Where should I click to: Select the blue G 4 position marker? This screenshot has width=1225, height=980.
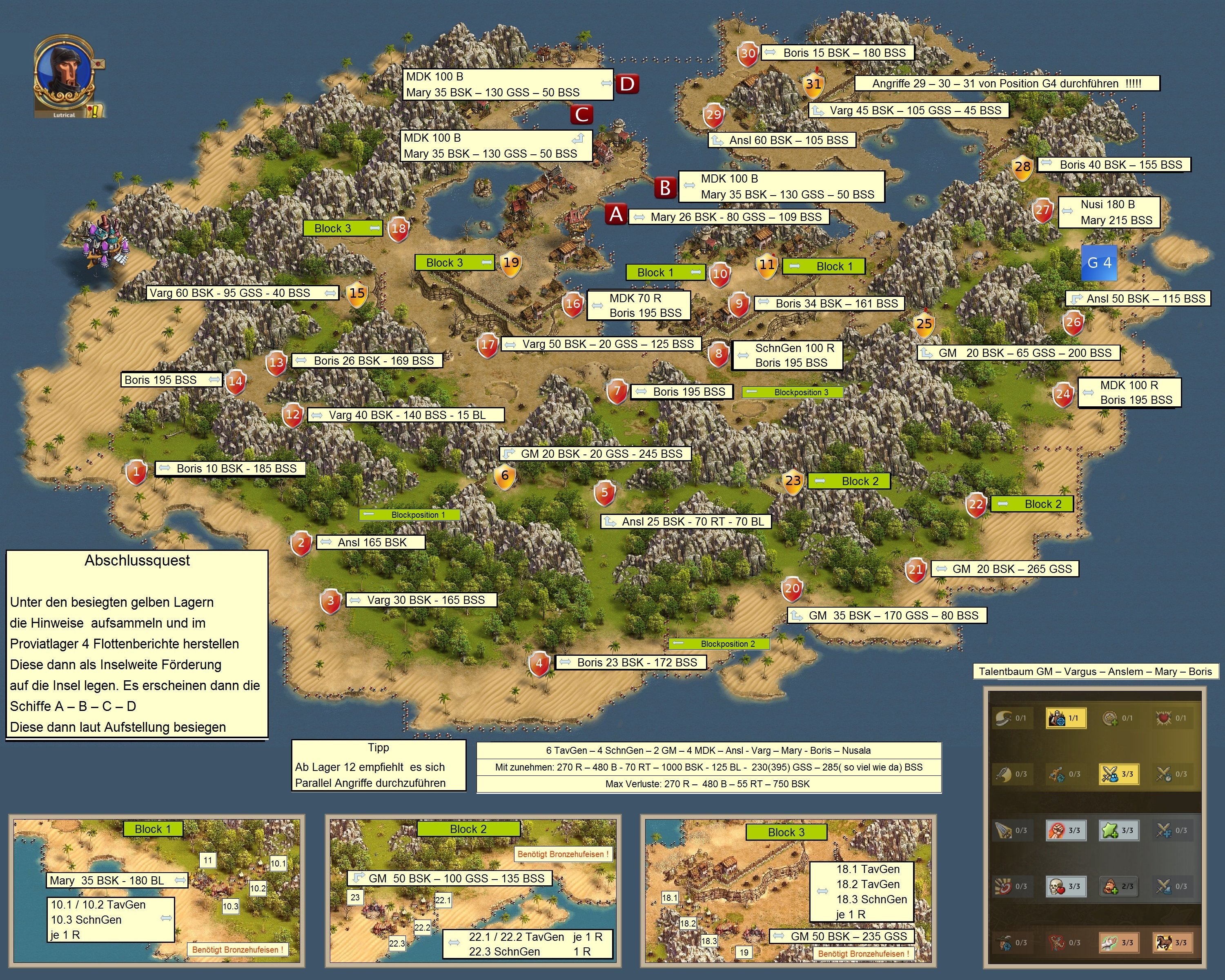coord(1099,263)
